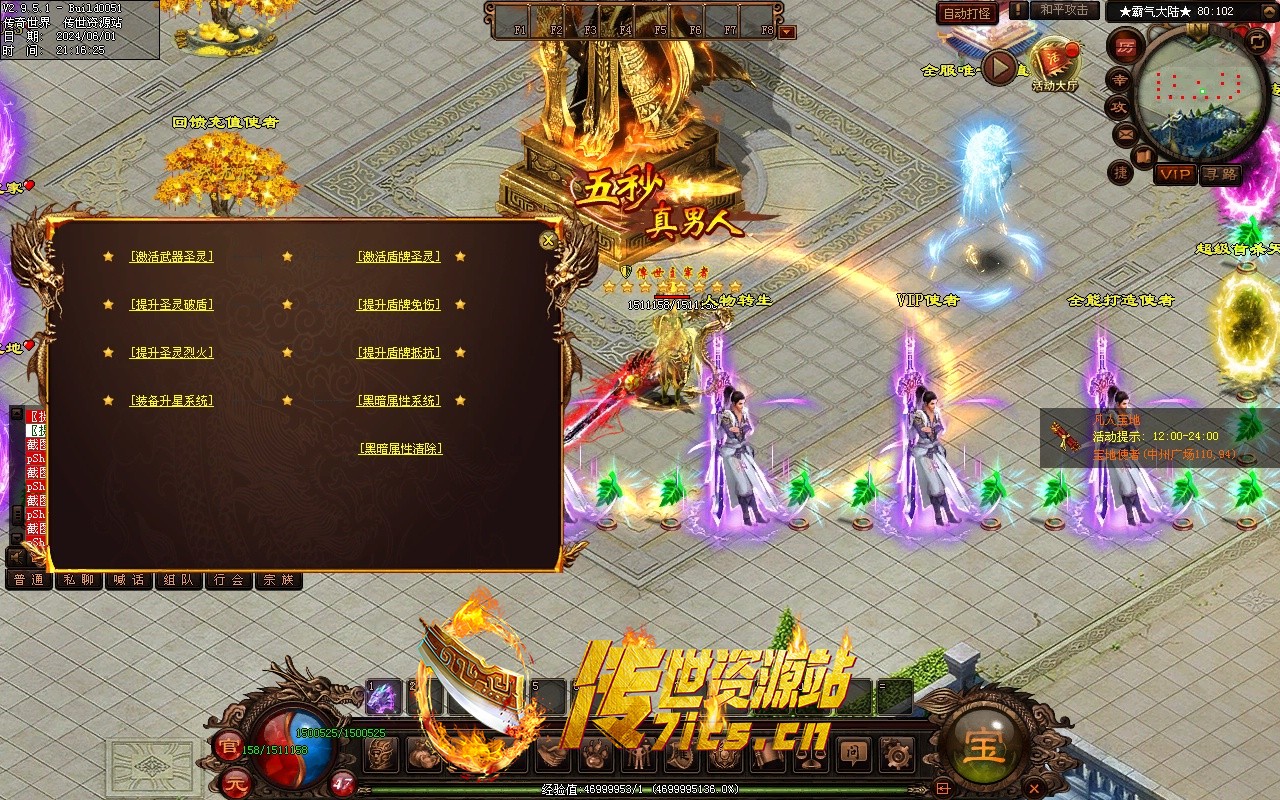
Task: Activate the 寻路 pathfinding button
Action: [x=1220, y=174]
